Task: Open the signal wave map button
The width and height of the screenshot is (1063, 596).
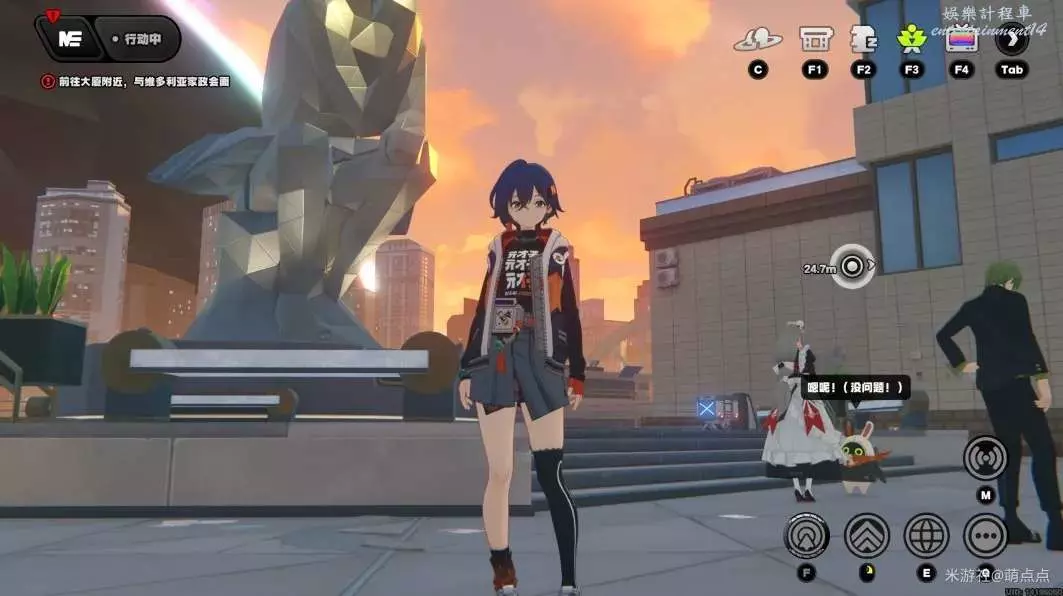Action: pyautogui.click(x=985, y=458)
